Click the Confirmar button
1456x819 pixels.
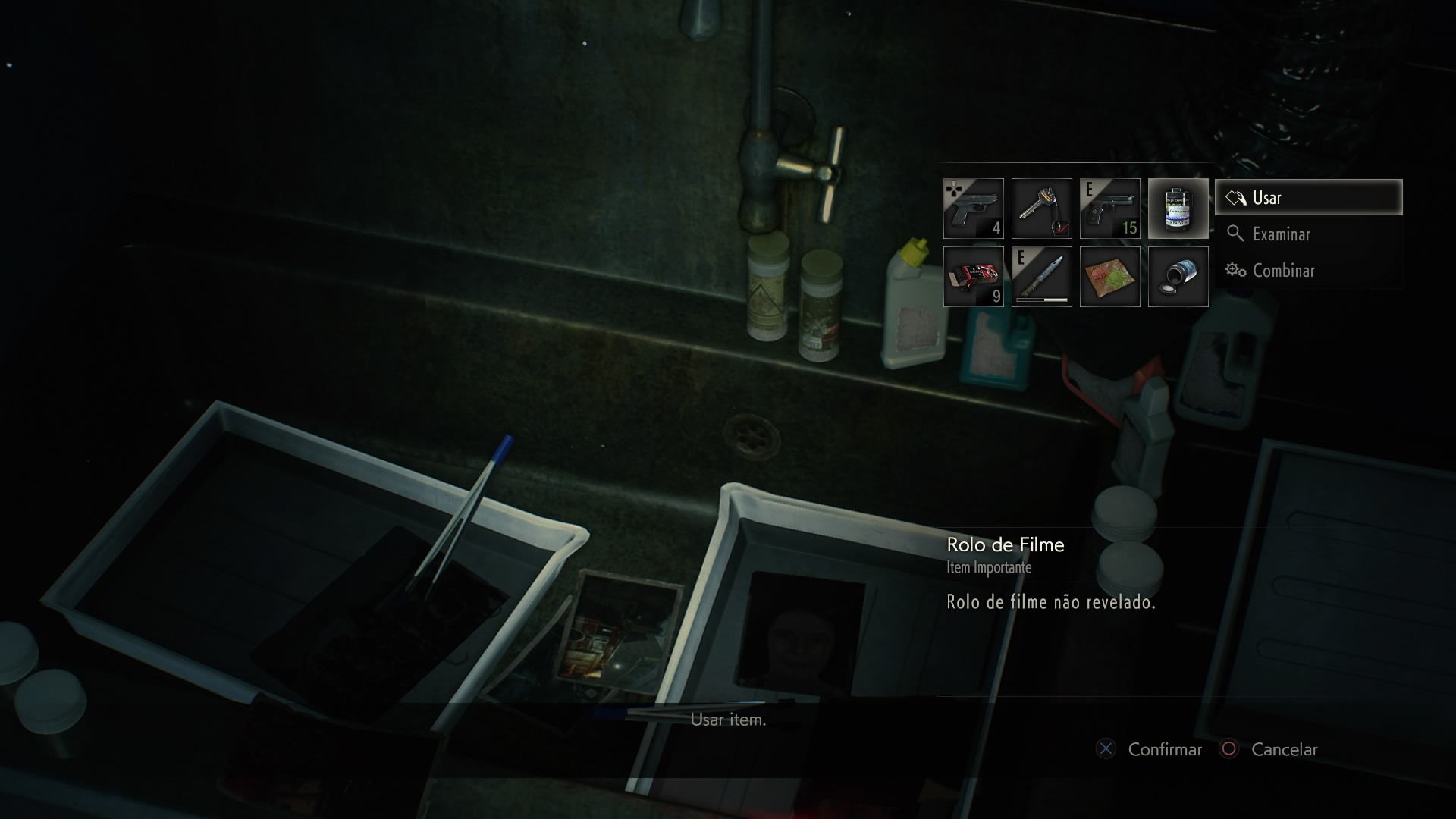click(x=1150, y=749)
